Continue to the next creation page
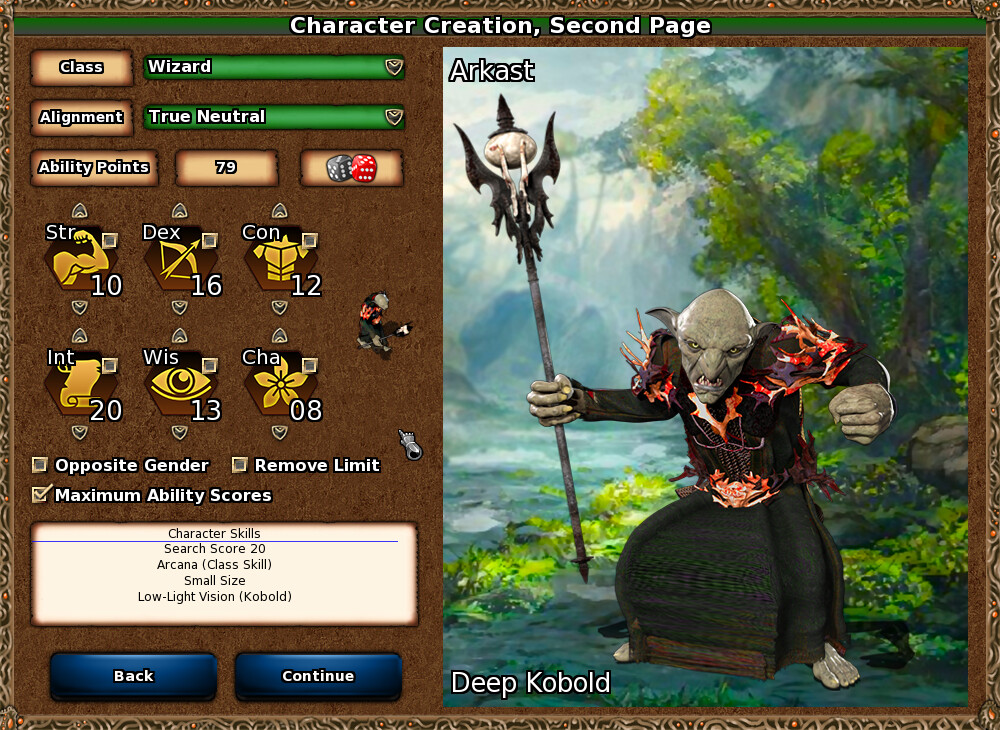 coord(318,676)
